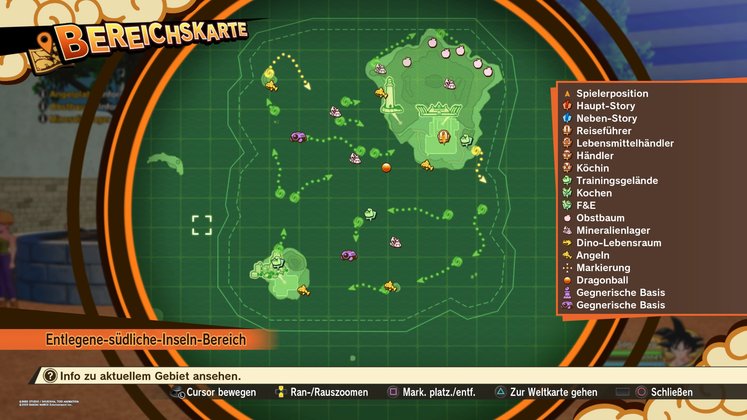Select the Spielerposition legend entry
The width and height of the screenshot is (747, 420).
click(x=612, y=93)
